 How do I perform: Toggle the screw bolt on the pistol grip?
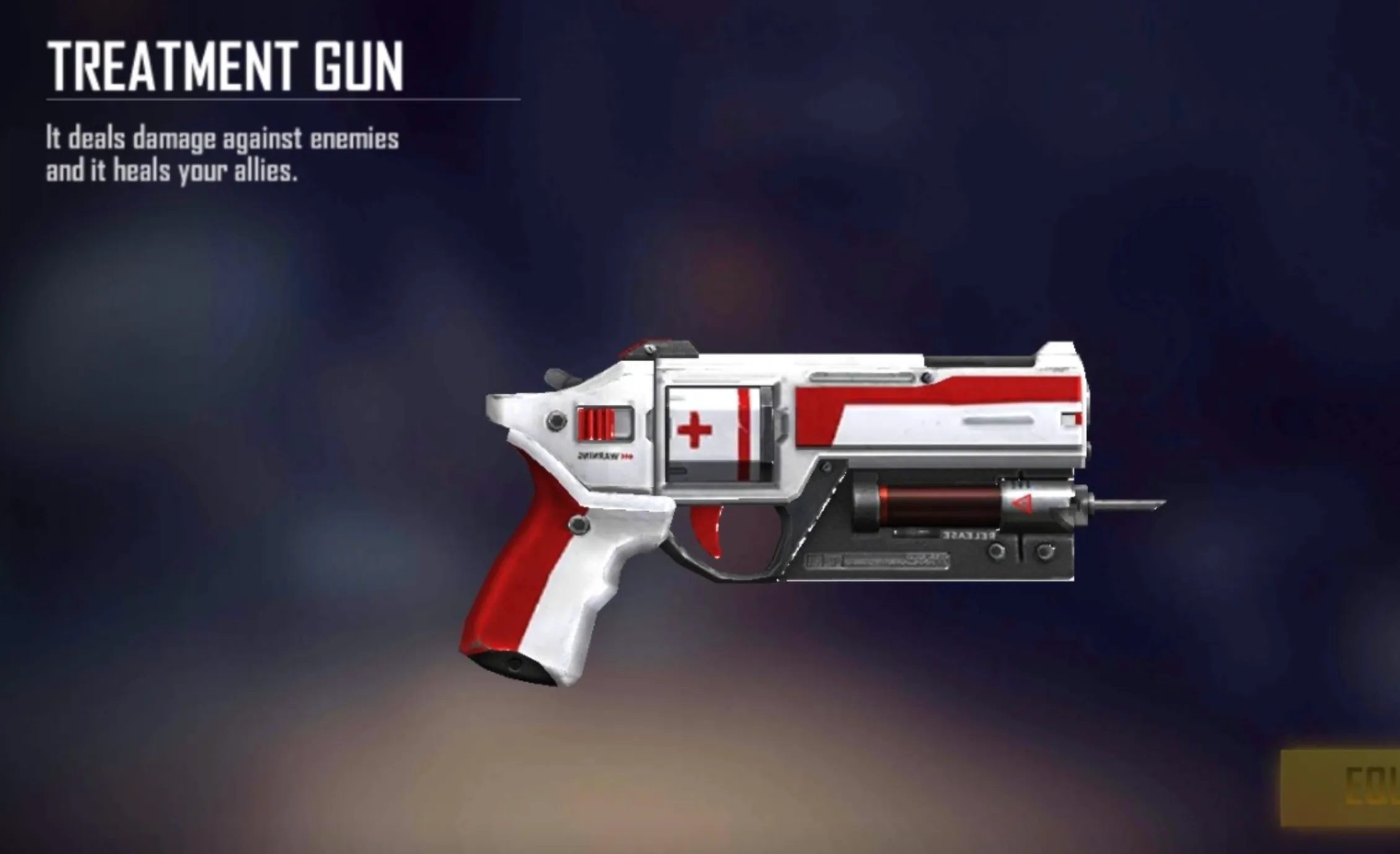[x=578, y=526]
